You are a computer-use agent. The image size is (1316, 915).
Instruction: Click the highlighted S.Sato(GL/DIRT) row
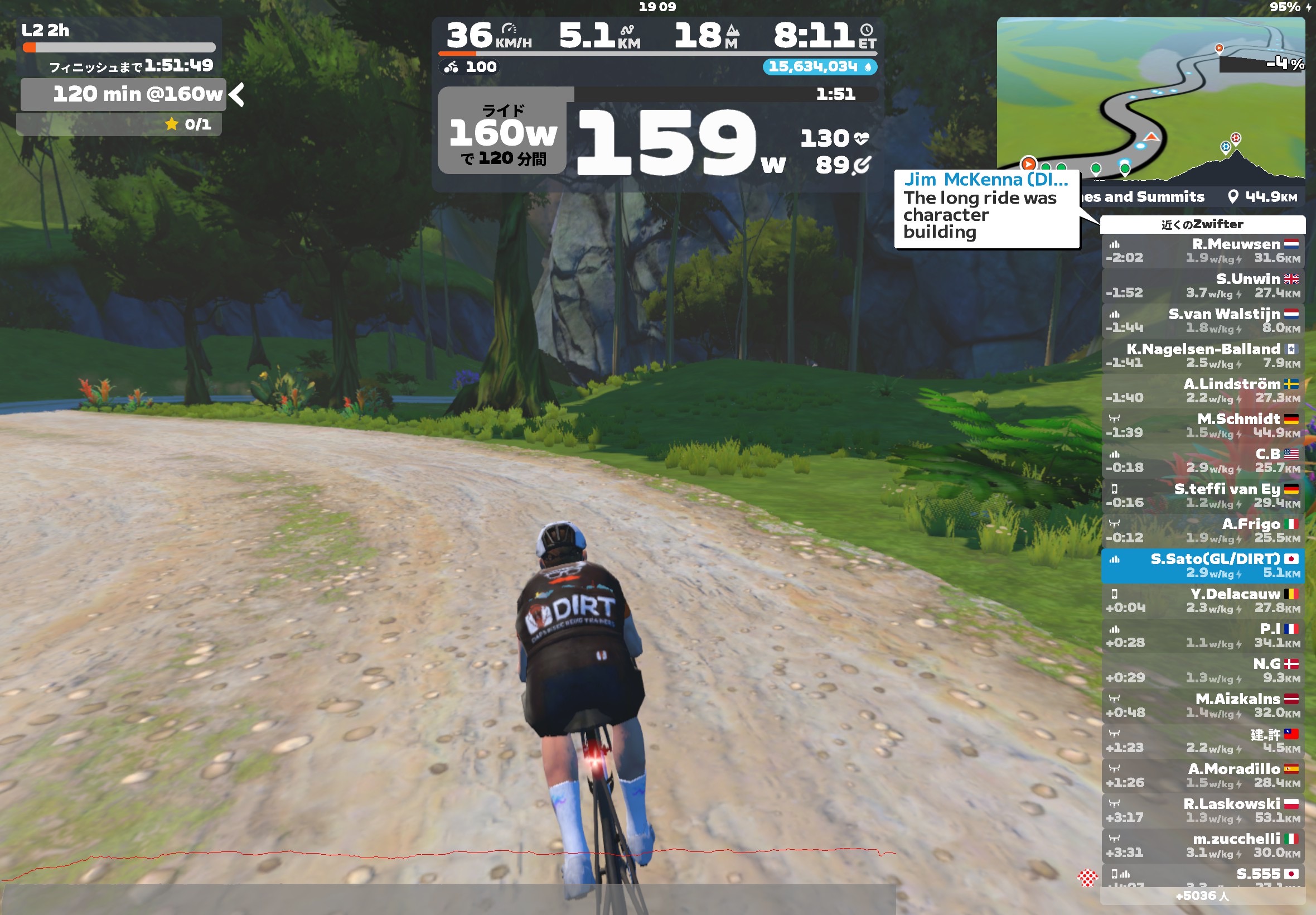click(1203, 566)
